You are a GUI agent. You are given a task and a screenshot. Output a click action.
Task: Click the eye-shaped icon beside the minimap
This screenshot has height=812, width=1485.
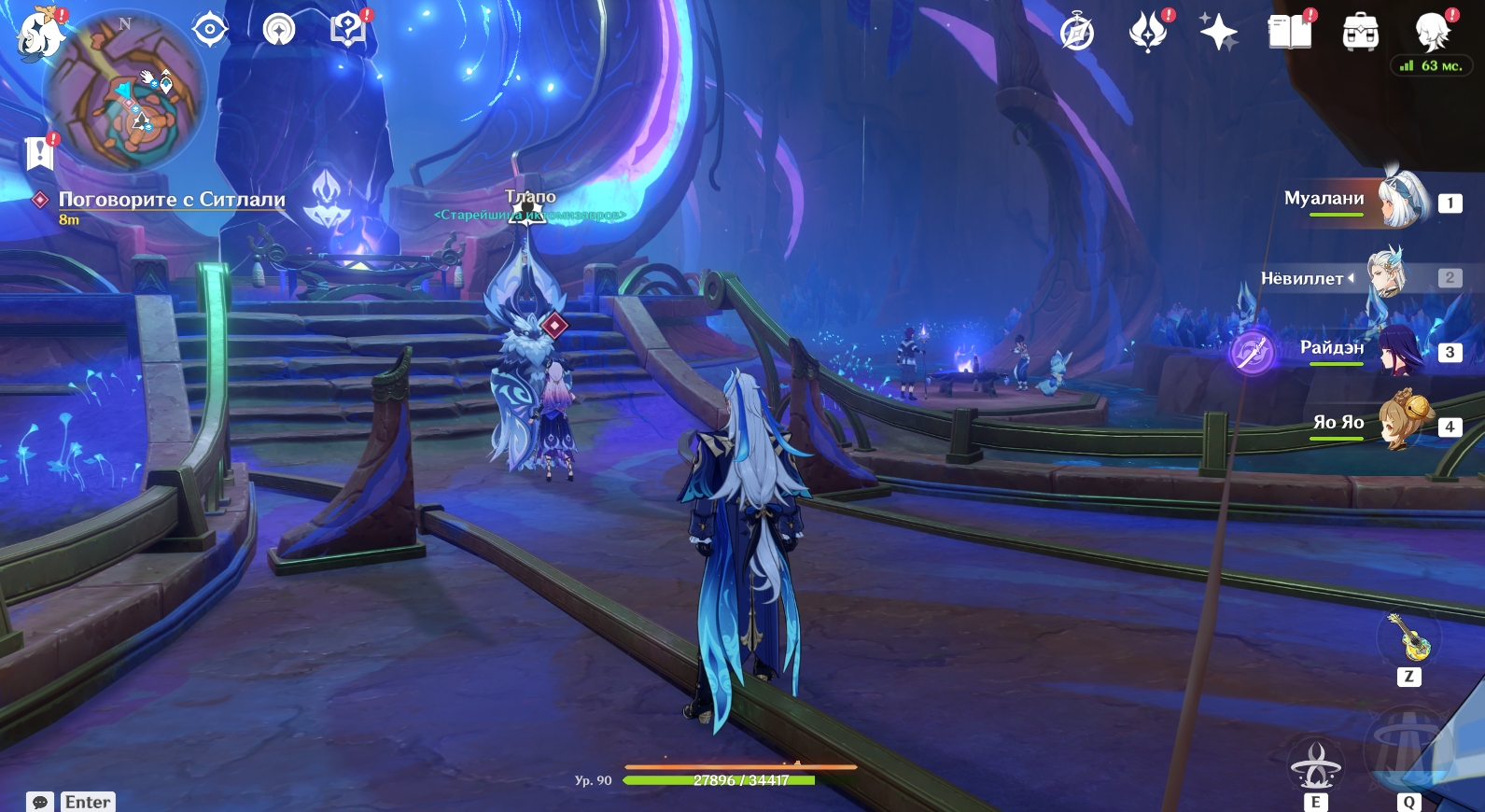210,30
